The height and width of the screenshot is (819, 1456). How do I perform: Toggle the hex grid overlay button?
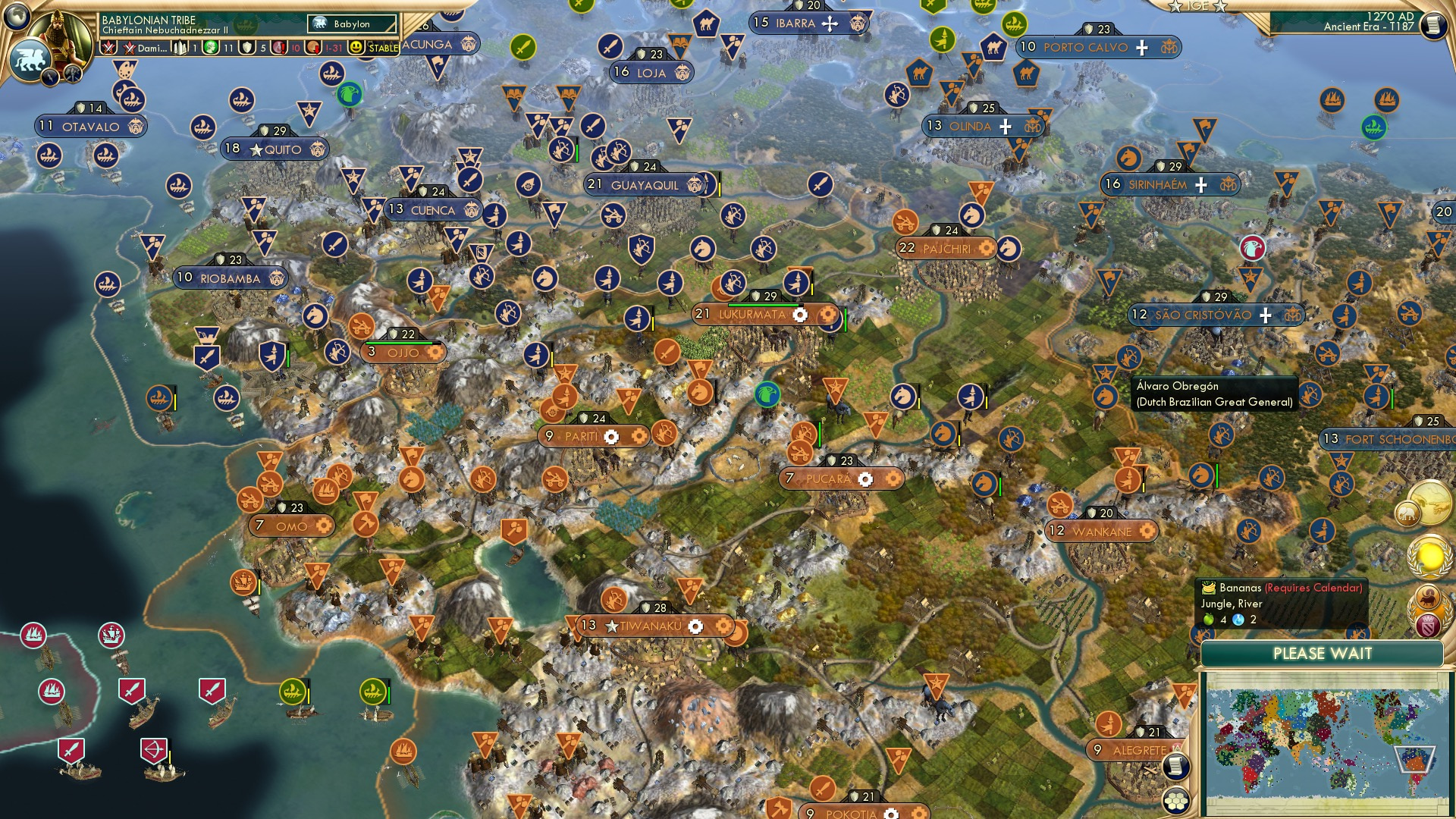tap(1176, 800)
